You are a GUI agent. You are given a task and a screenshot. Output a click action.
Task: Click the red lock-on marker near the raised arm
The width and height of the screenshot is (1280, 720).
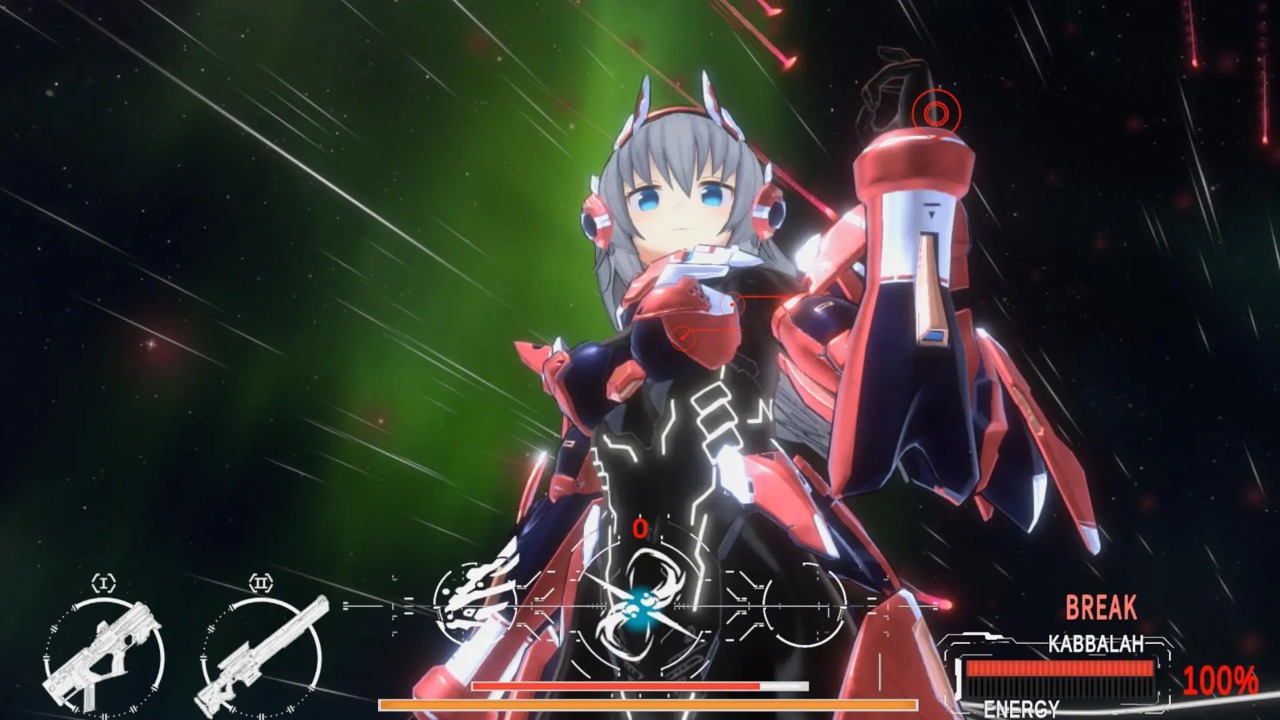pyautogui.click(x=935, y=111)
